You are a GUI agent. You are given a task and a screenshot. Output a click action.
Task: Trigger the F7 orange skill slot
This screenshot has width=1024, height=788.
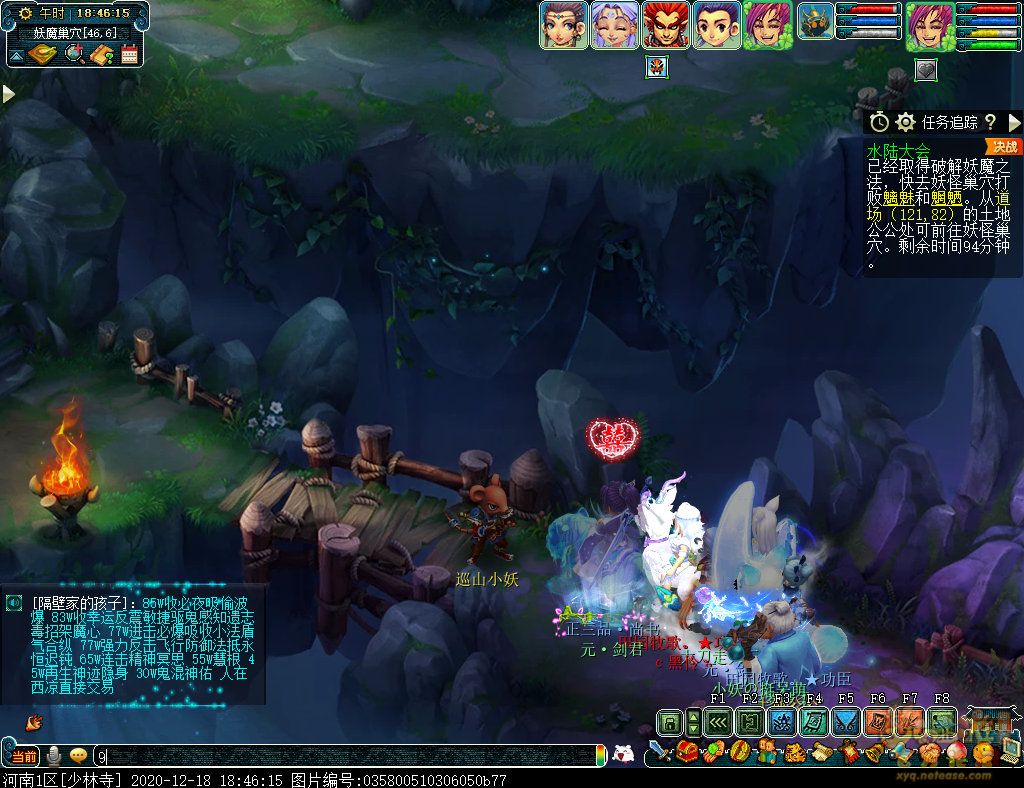[910, 721]
